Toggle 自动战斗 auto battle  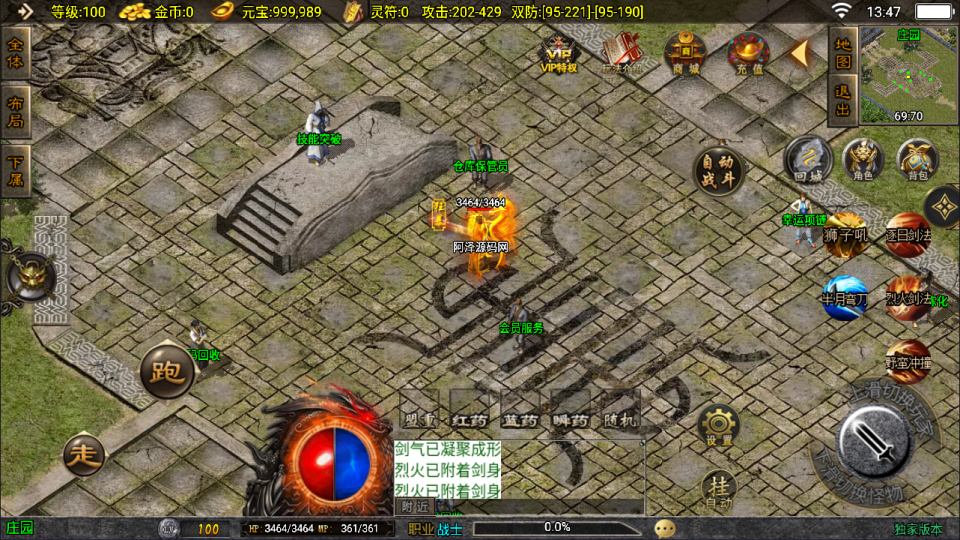(718, 168)
